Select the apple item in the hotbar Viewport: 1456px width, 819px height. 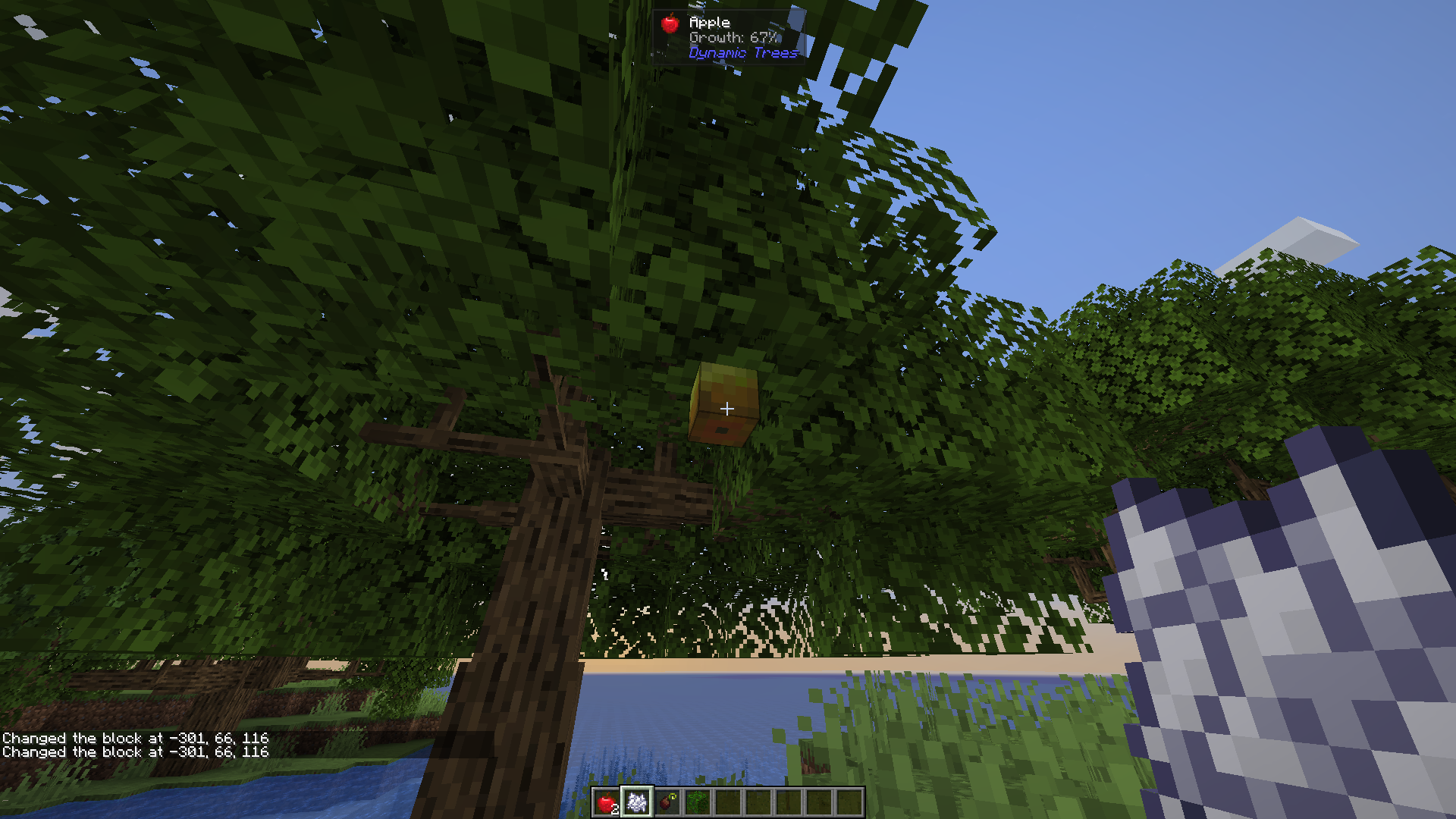point(607,802)
